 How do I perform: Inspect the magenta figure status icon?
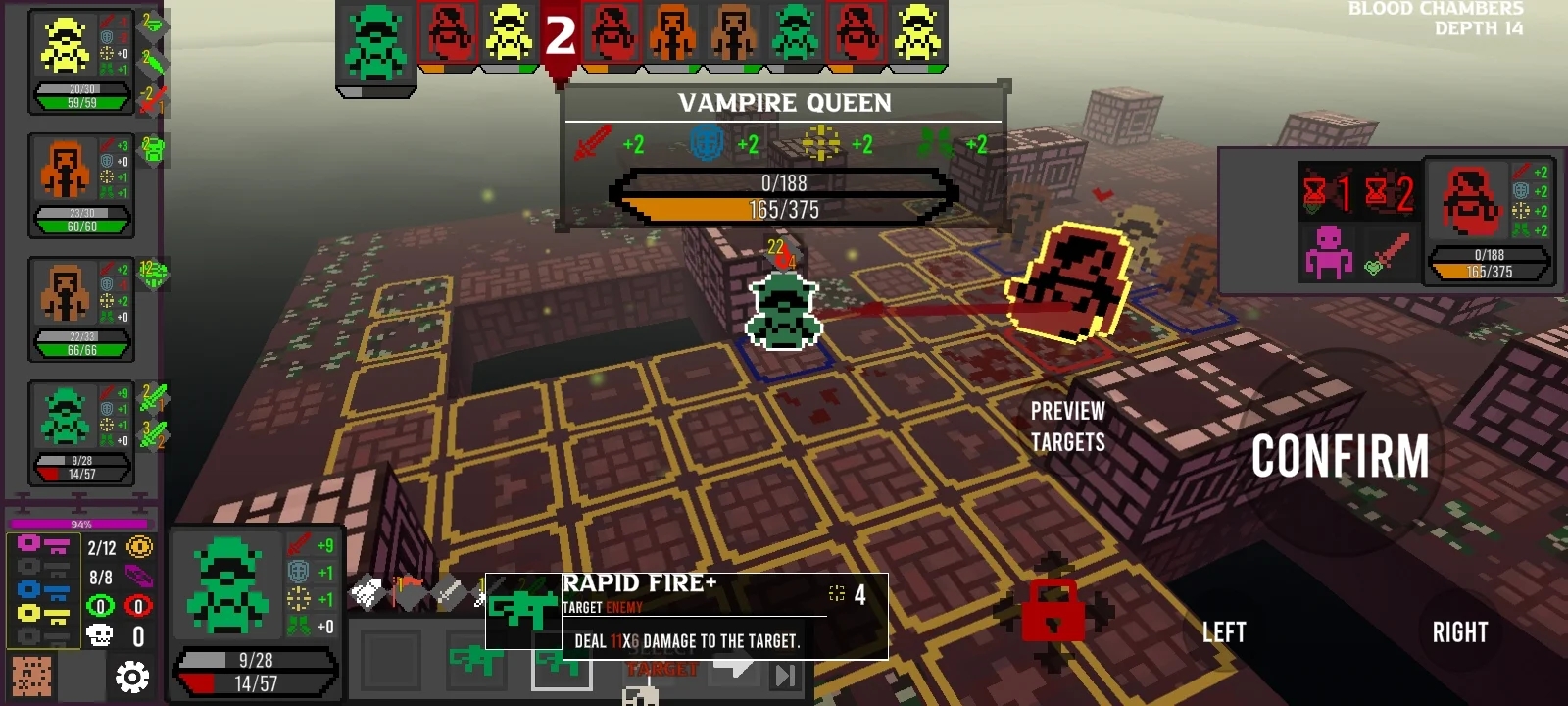[1328, 252]
